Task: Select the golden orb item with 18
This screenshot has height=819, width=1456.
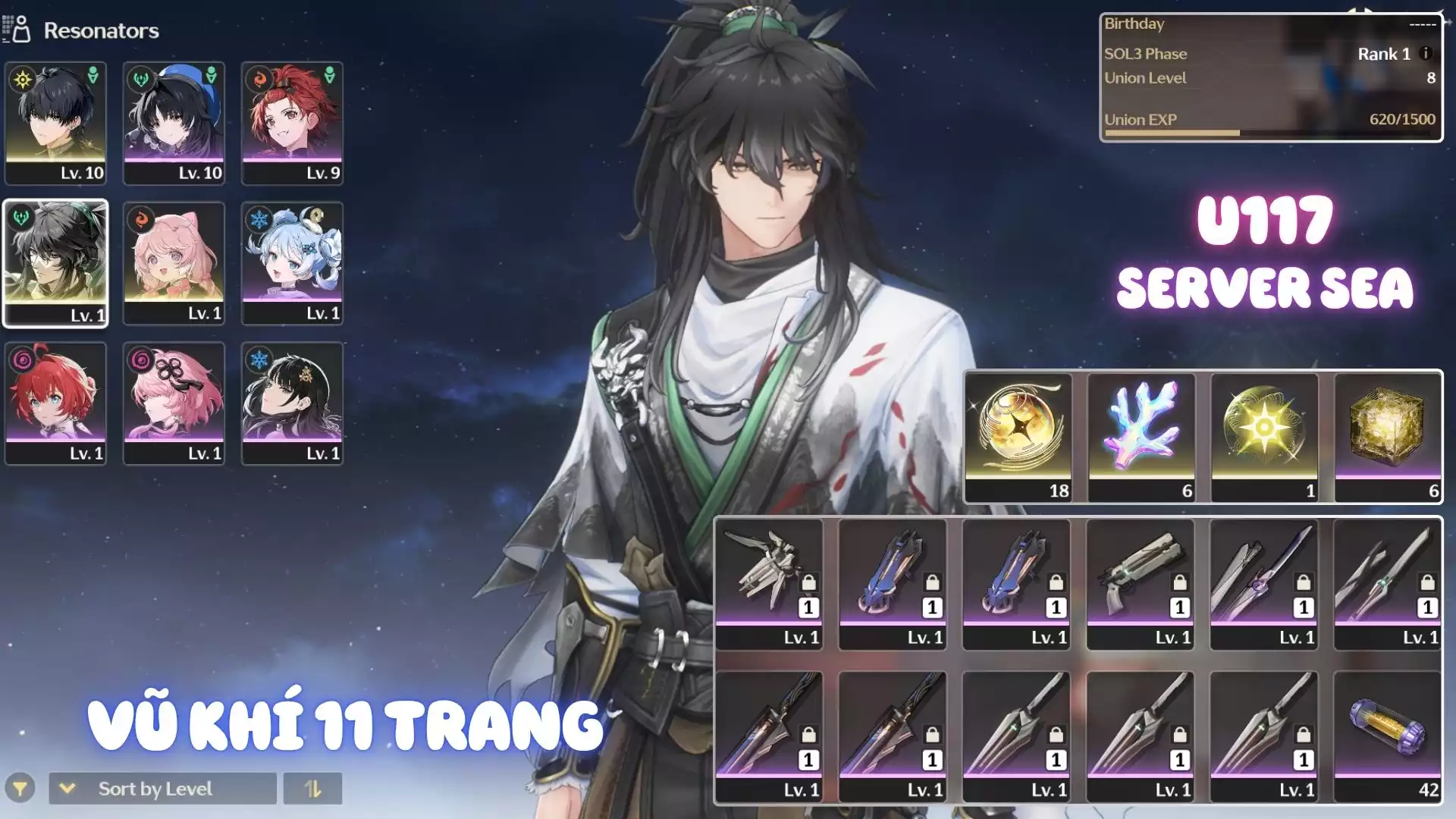Action: [1018, 437]
